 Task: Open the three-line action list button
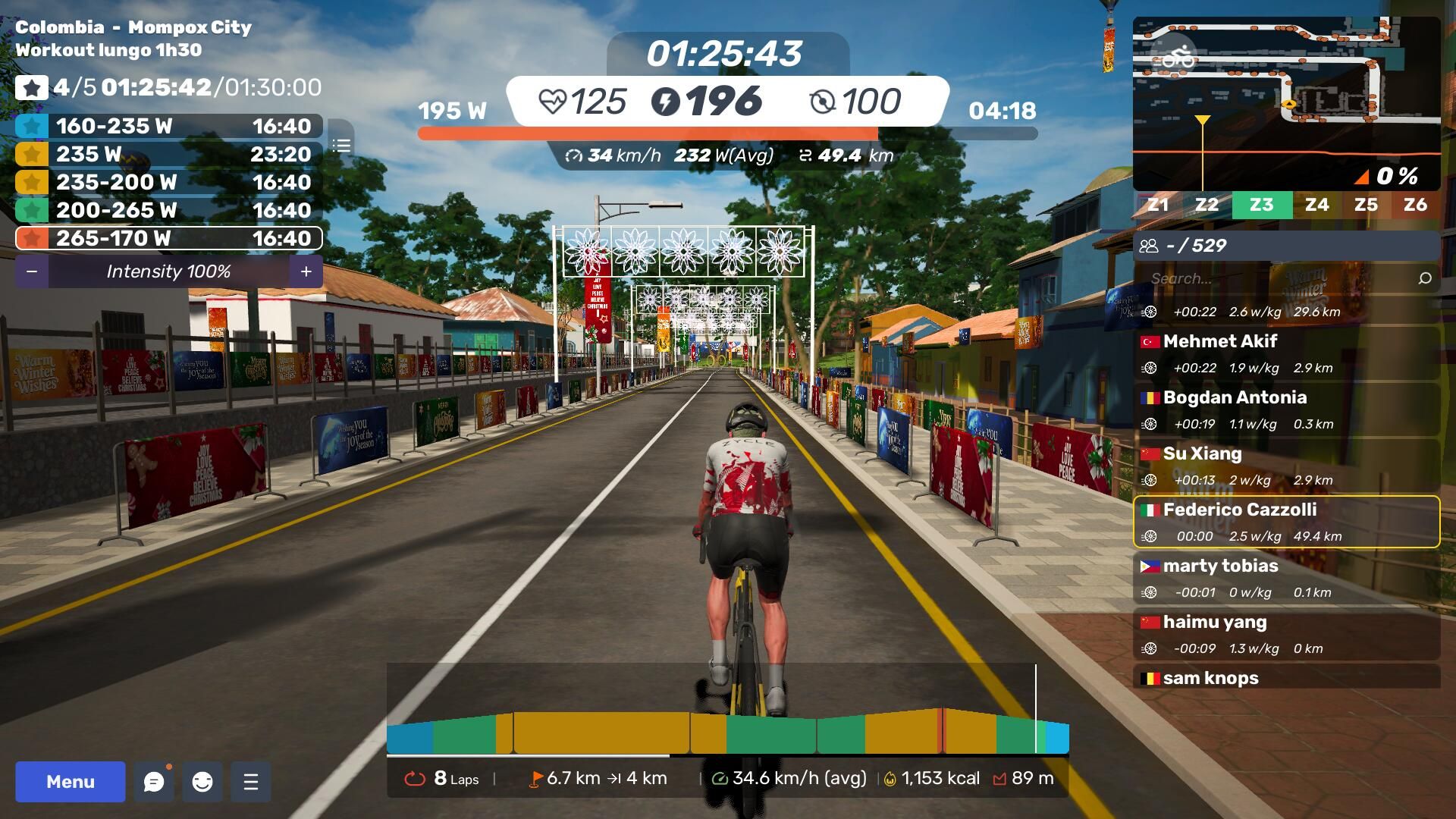pyautogui.click(x=251, y=782)
